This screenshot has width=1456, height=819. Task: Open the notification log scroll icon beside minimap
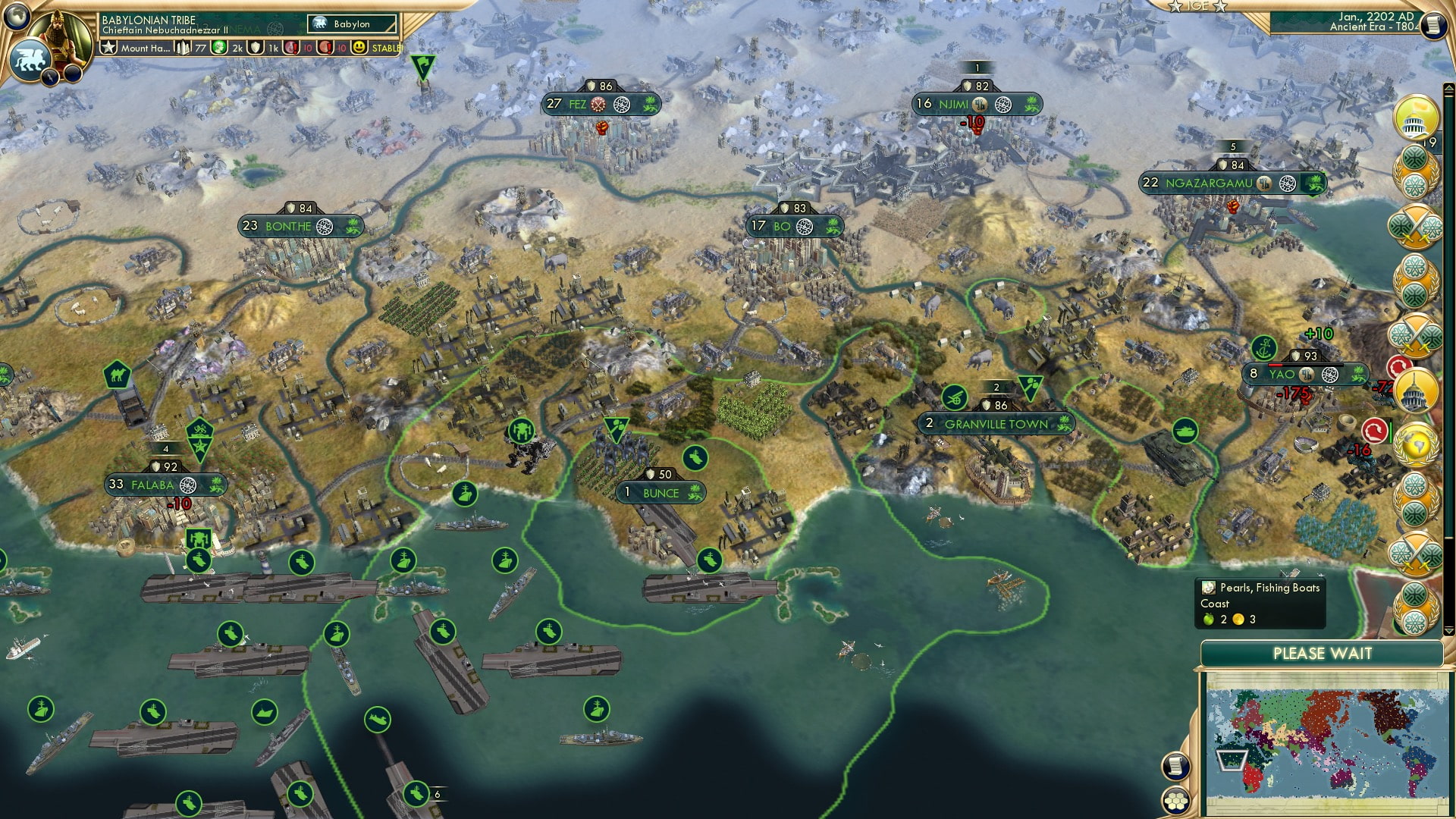click(1176, 766)
